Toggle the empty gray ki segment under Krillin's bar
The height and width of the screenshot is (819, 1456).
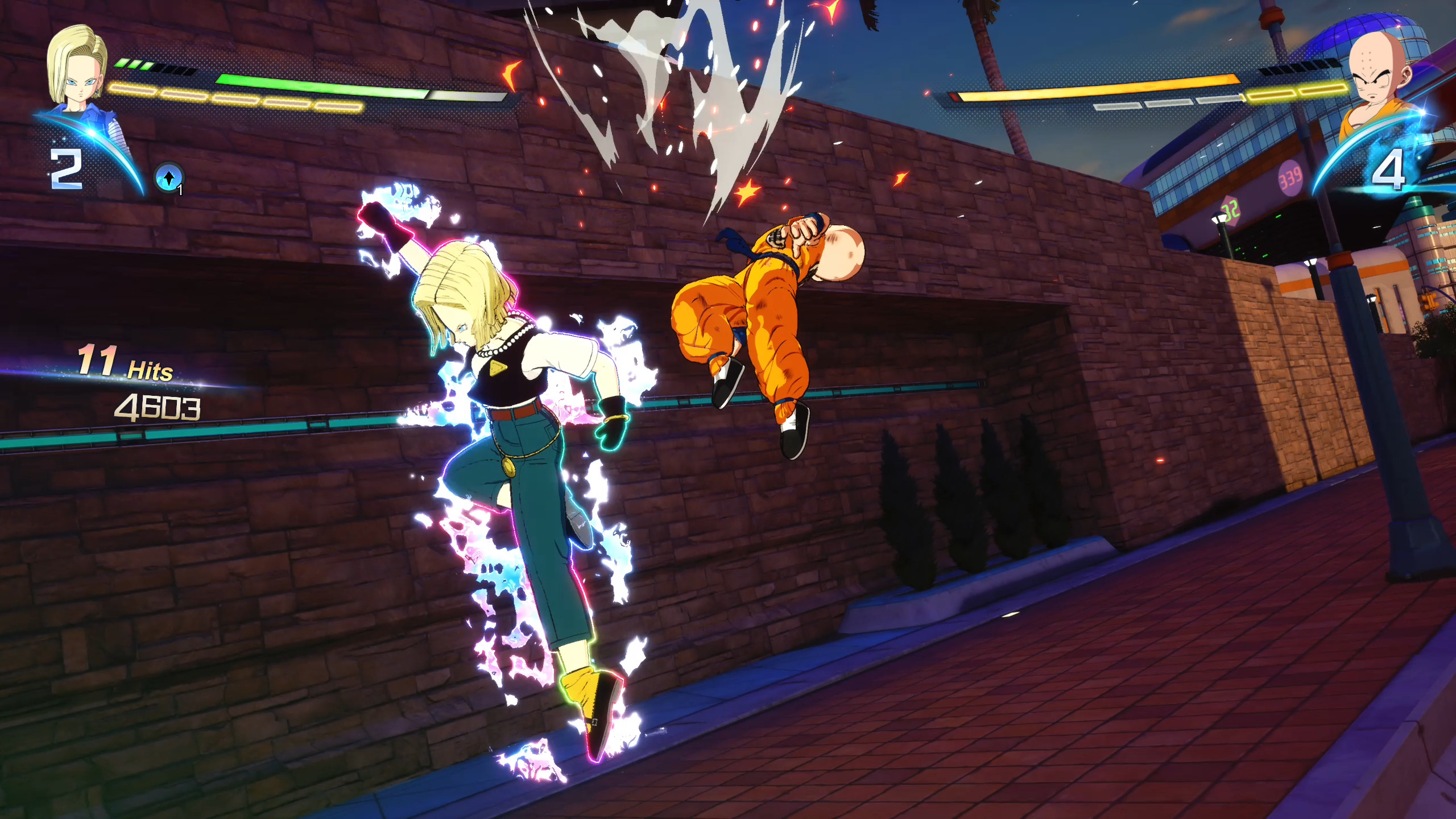click(1117, 106)
